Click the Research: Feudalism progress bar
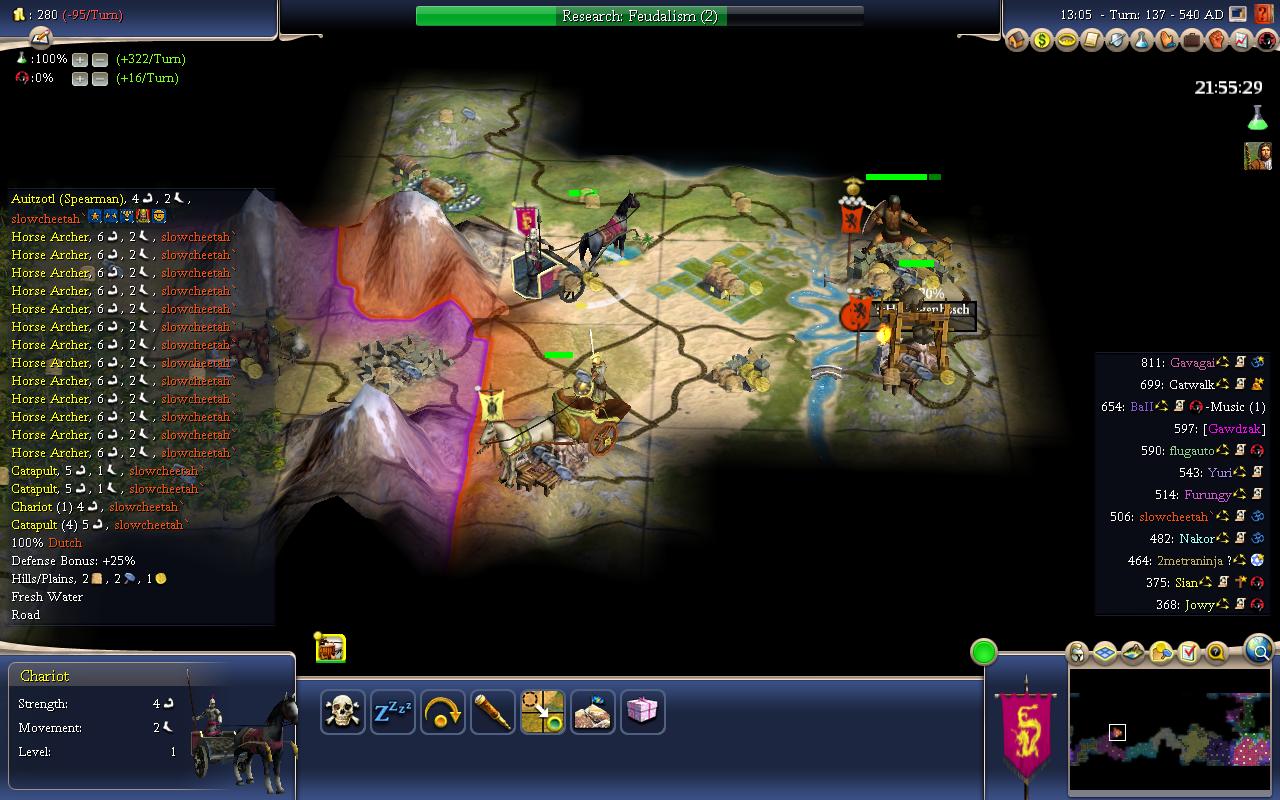The width and height of the screenshot is (1280, 800). tap(639, 16)
